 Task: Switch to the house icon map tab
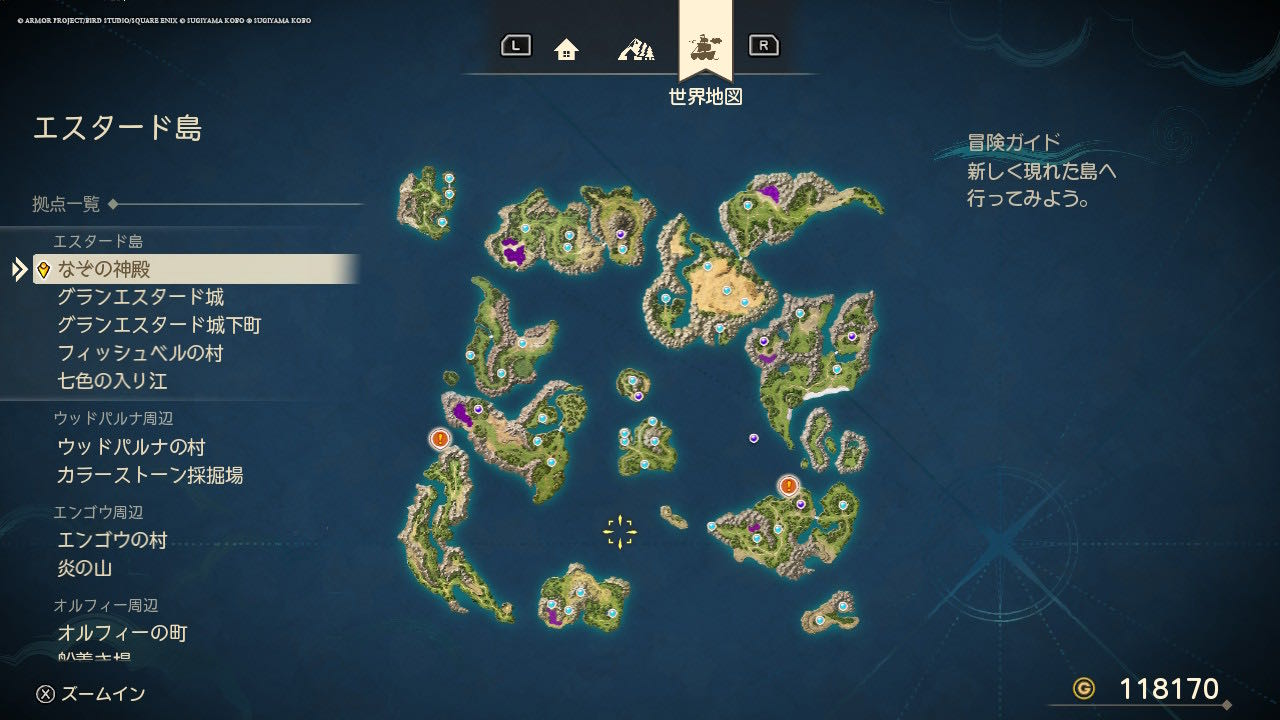pyautogui.click(x=566, y=48)
